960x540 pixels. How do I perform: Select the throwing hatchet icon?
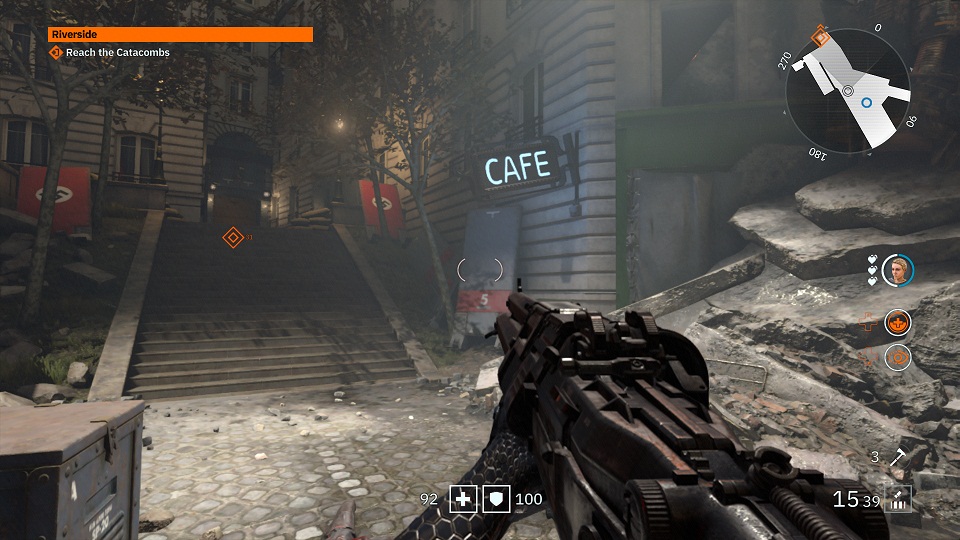(x=897, y=458)
